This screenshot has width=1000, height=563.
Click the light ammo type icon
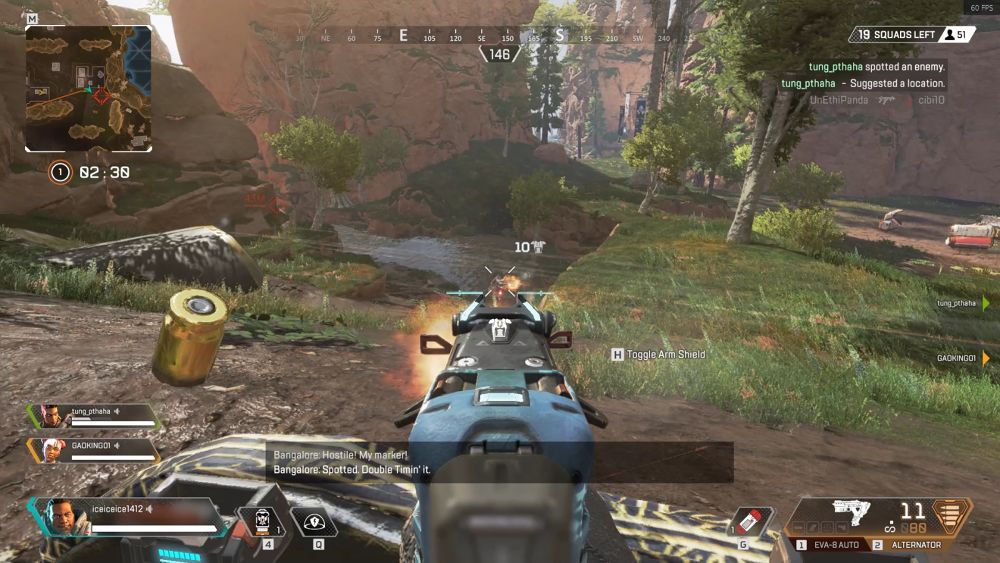pos(952,515)
